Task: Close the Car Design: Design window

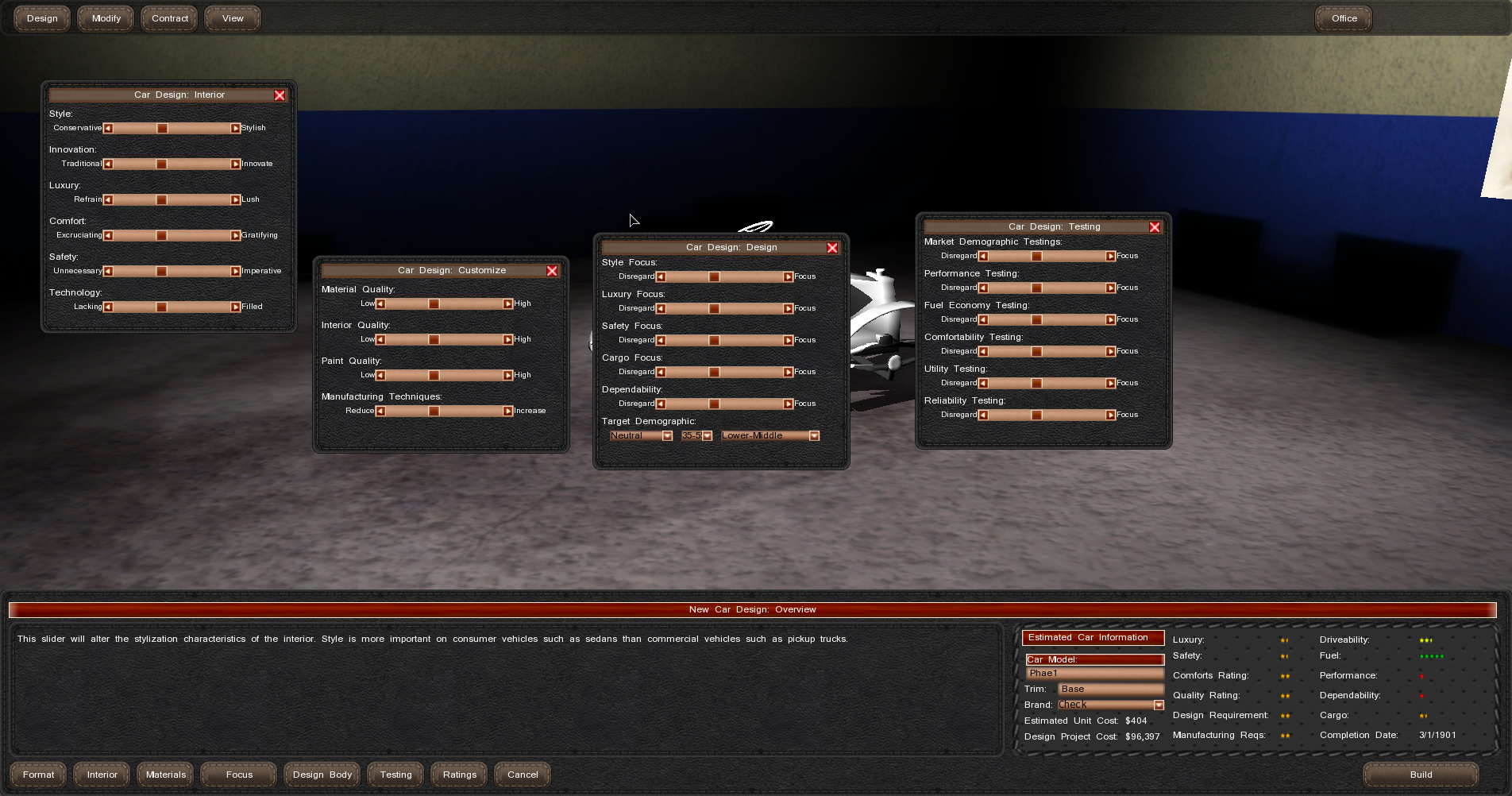Action: (x=832, y=248)
